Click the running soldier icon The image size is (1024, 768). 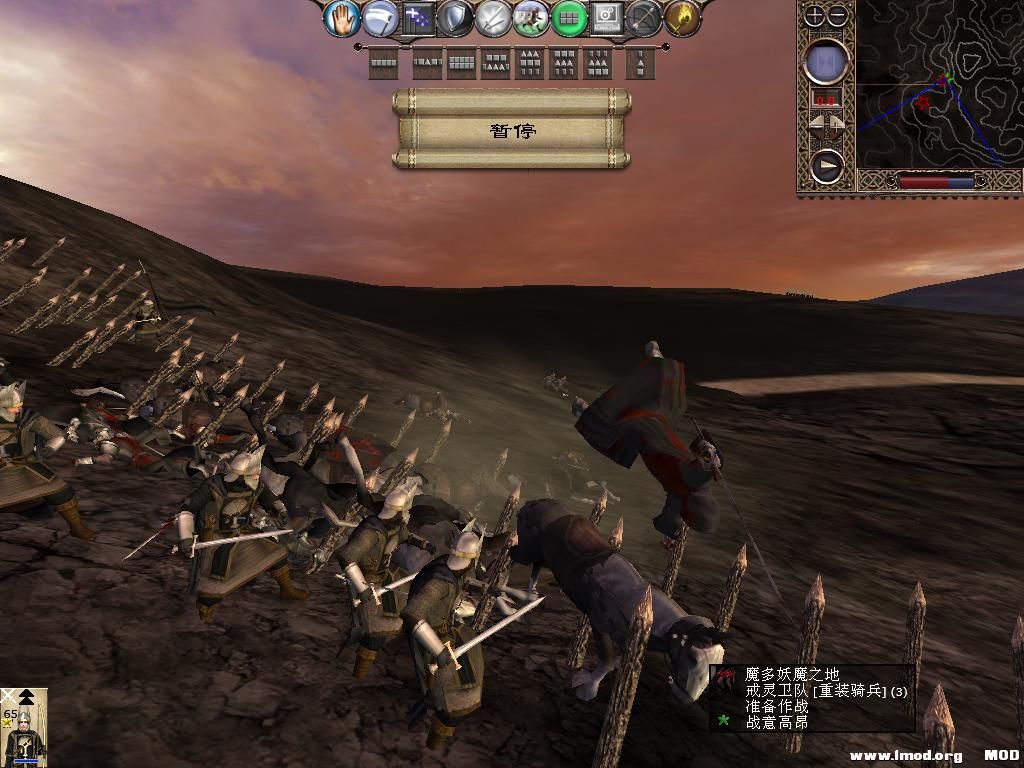[x=531, y=18]
